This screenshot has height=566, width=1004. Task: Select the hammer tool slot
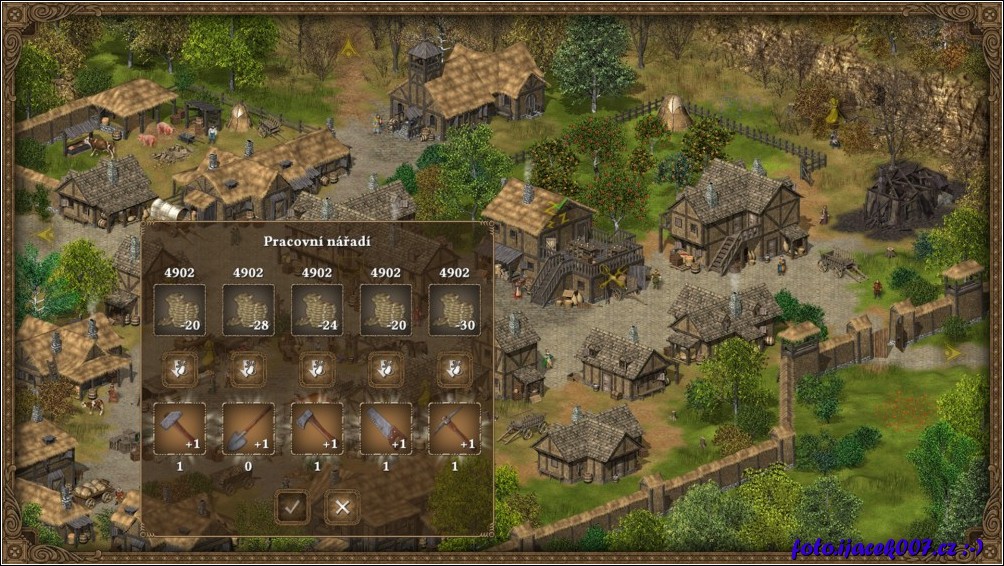pyautogui.click(x=180, y=428)
